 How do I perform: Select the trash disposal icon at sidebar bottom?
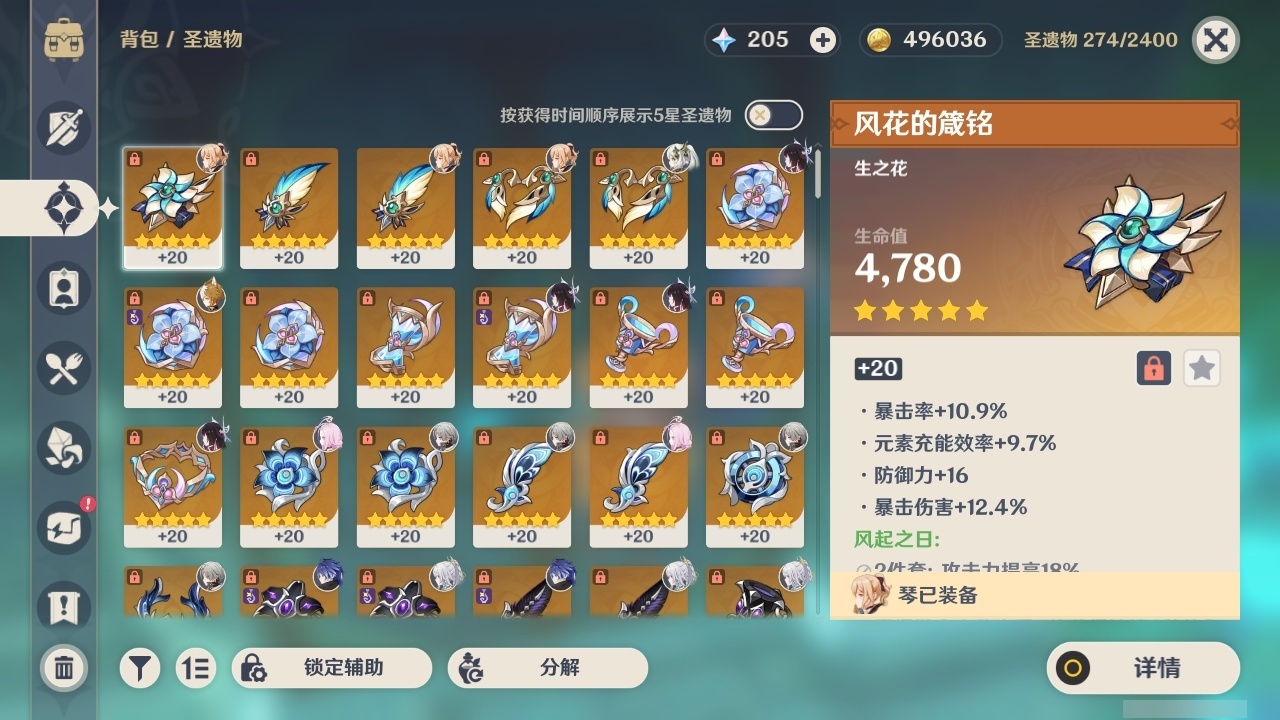(x=64, y=668)
